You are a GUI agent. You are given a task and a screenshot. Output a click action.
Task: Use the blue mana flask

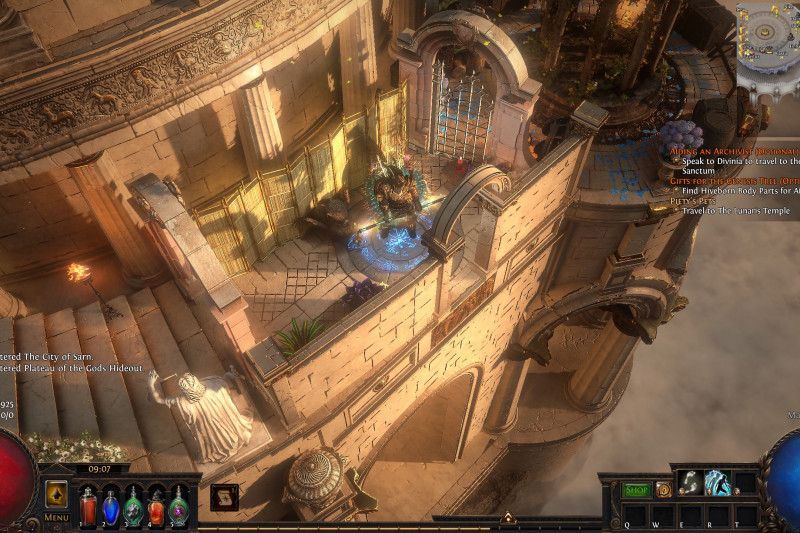pos(111,505)
